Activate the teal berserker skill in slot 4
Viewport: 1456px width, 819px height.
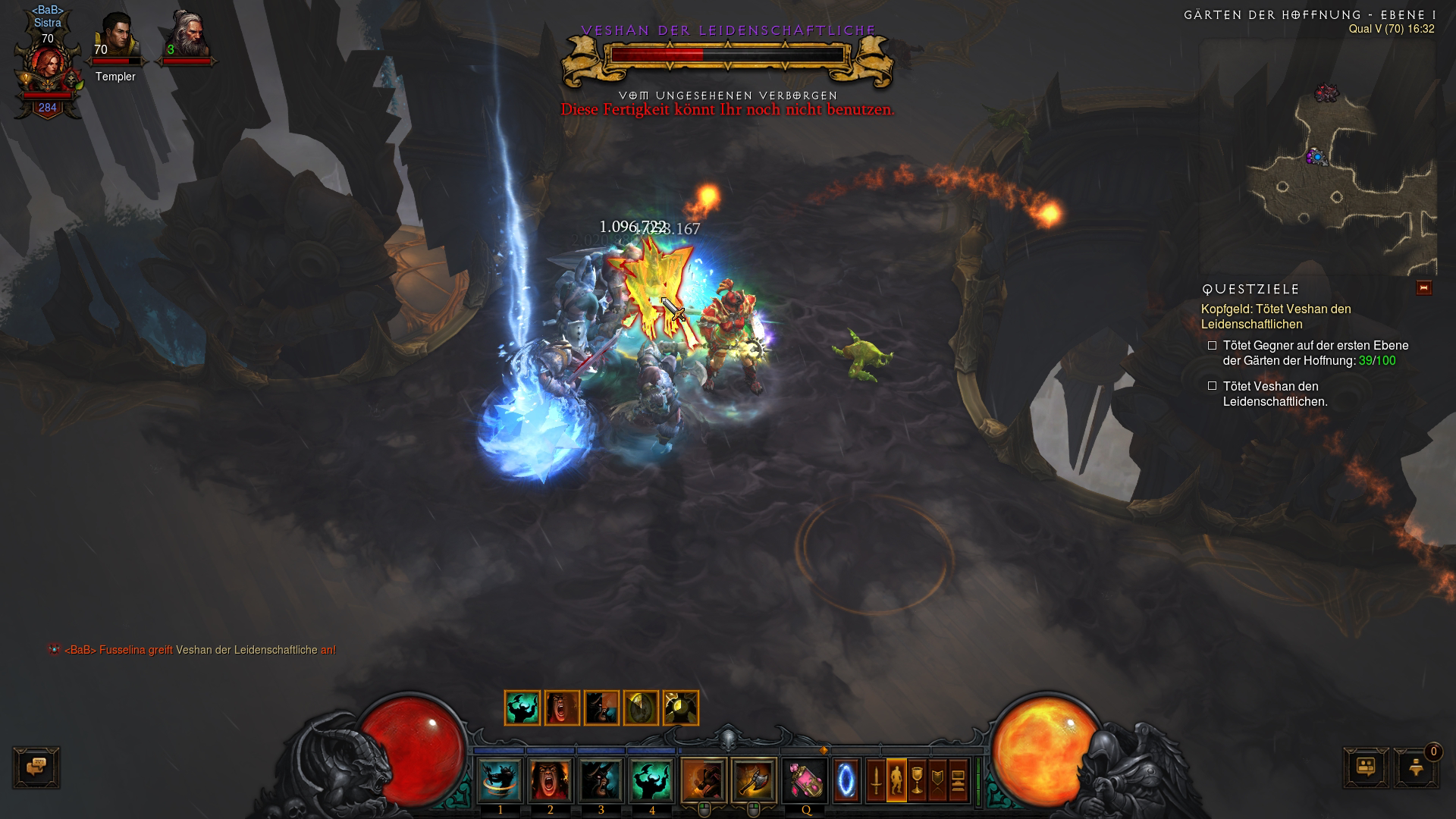coord(651,780)
